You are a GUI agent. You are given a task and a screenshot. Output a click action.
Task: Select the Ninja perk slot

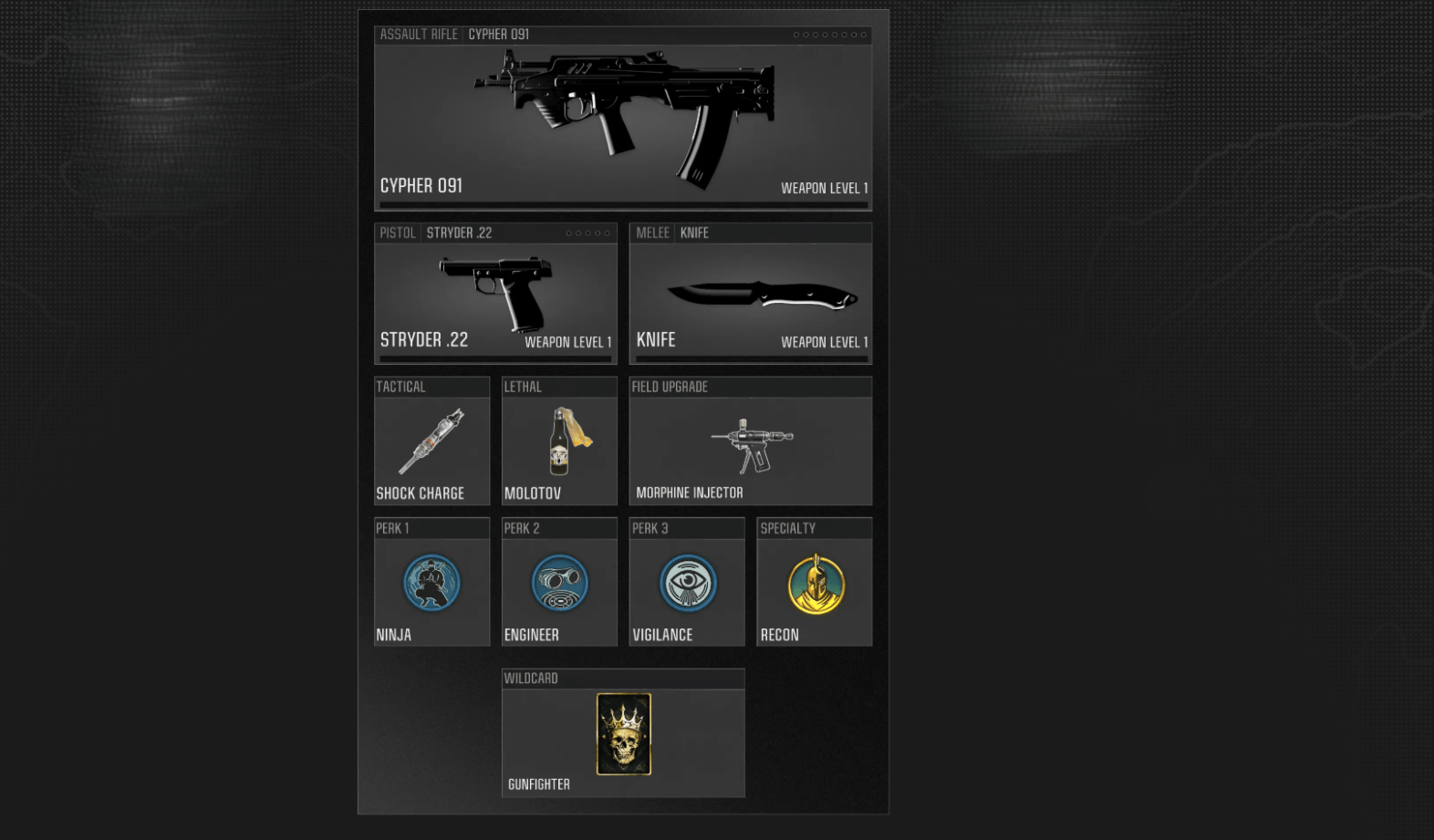tap(431, 584)
